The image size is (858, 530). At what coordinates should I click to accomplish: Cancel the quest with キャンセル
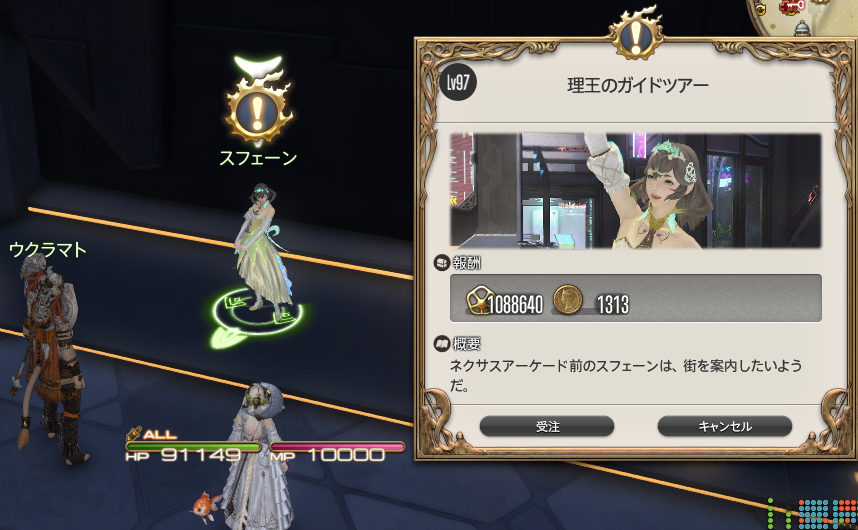coord(724,426)
